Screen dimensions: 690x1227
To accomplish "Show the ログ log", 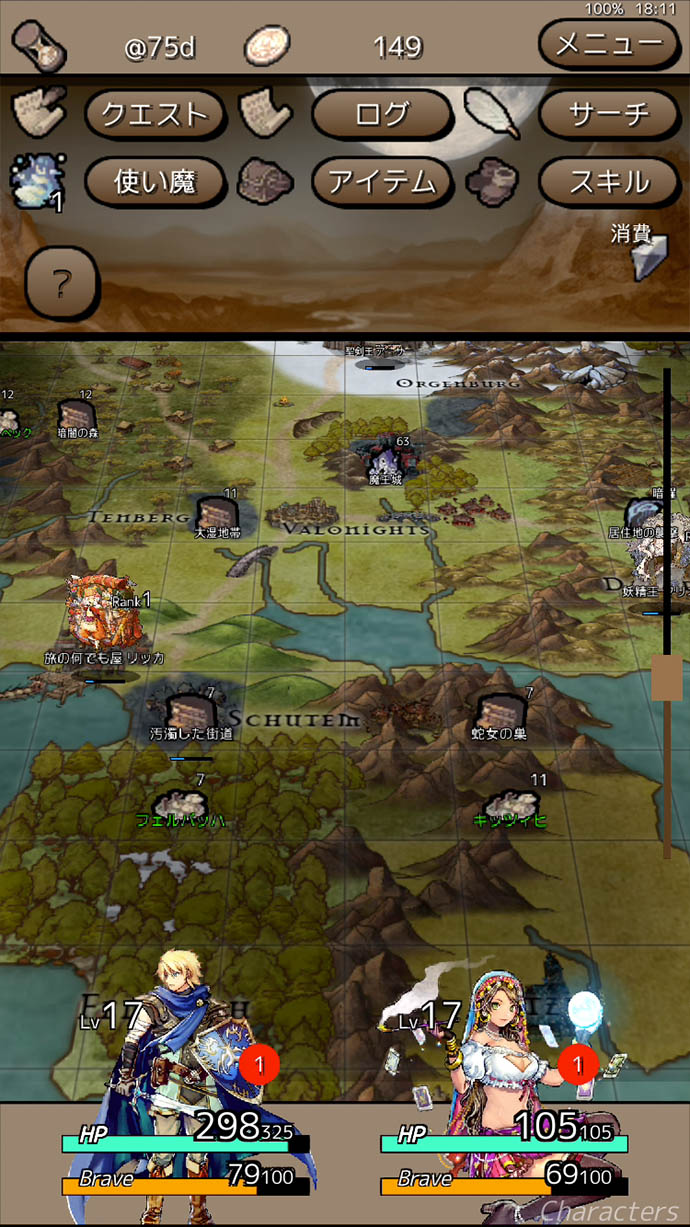I will pos(381,114).
